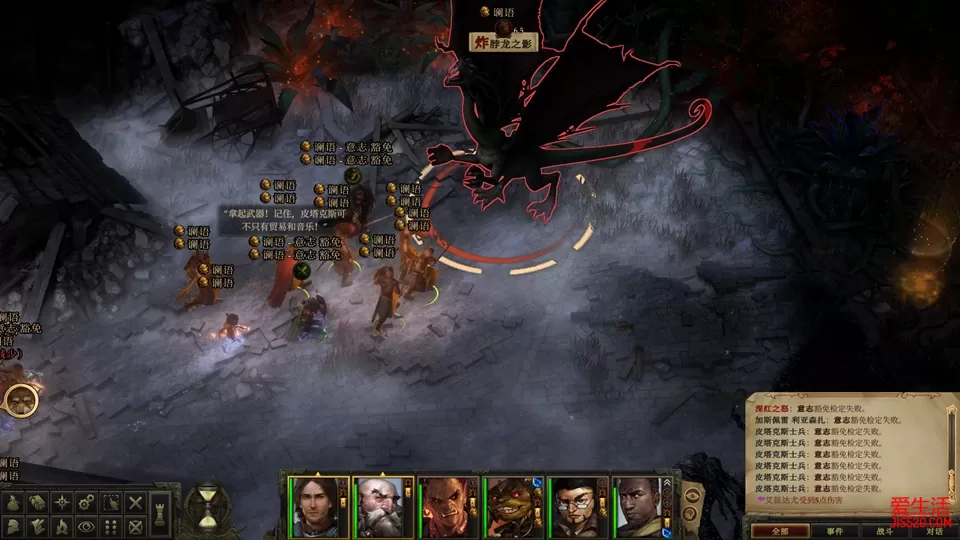Open the six-dot formation button

(x=111, y=526)
